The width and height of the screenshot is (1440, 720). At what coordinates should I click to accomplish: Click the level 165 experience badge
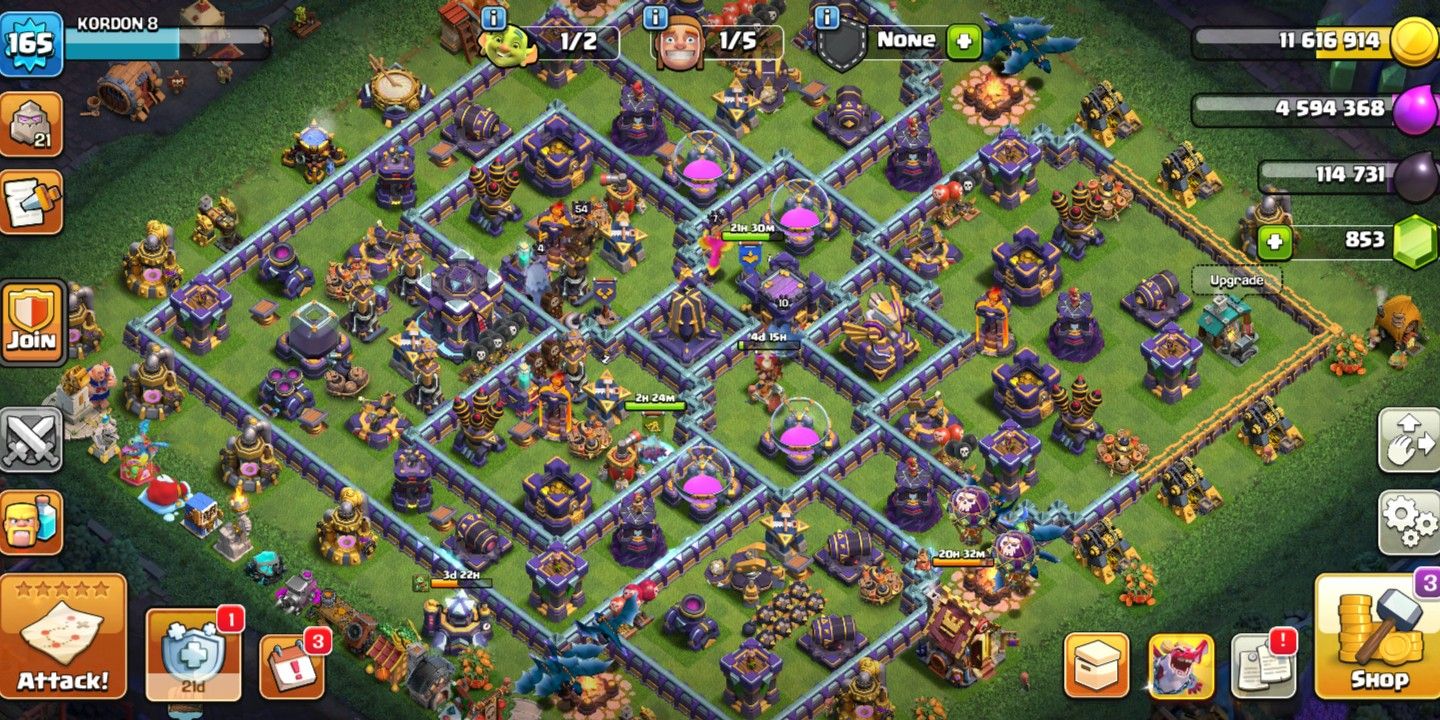[x=34, y=40]
